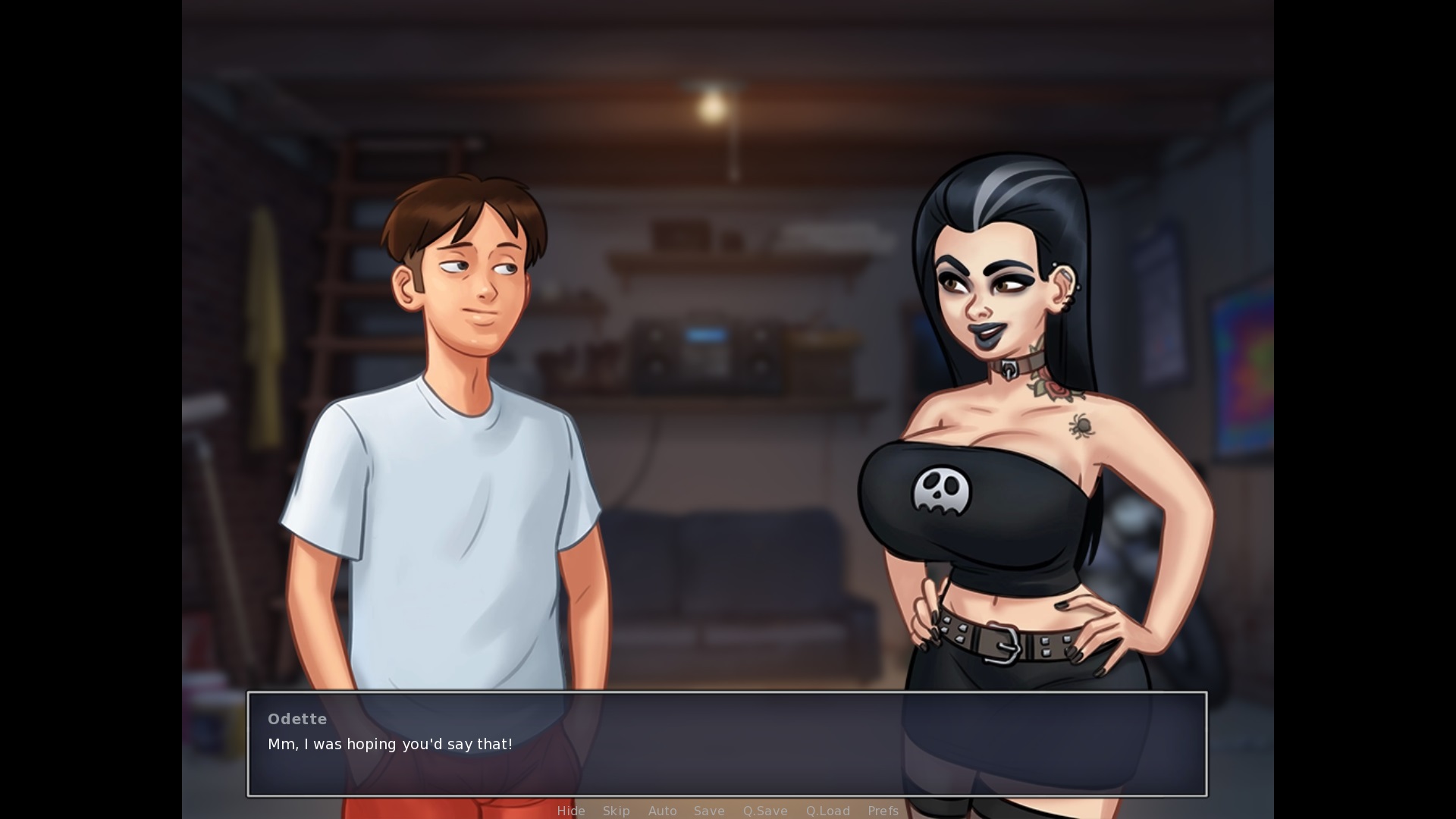Viewport: 1456px width, 819px height.
Task: Enable Auto advance mode
Action: 662,811
